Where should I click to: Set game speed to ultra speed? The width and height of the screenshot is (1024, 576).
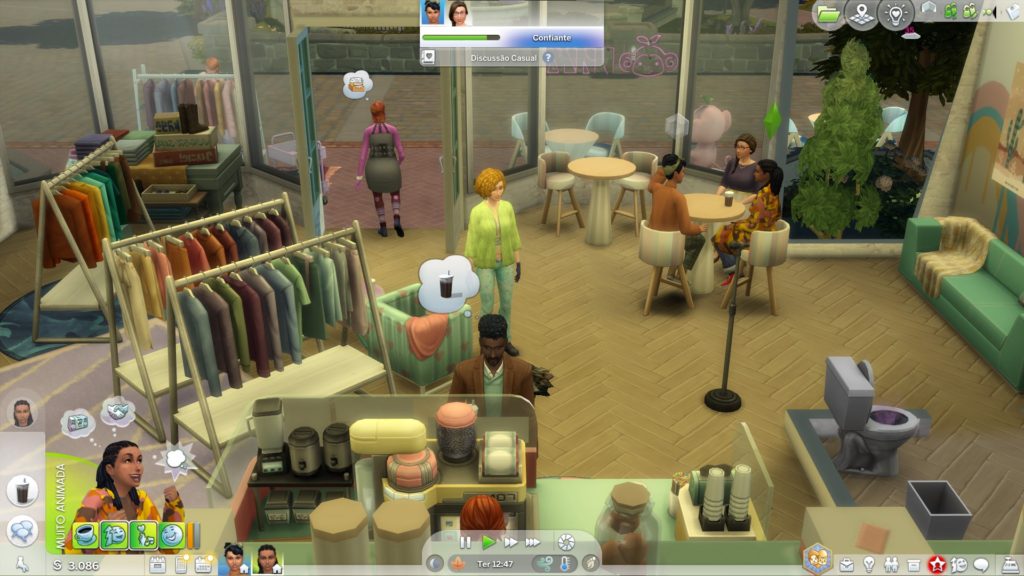(533, 542)
